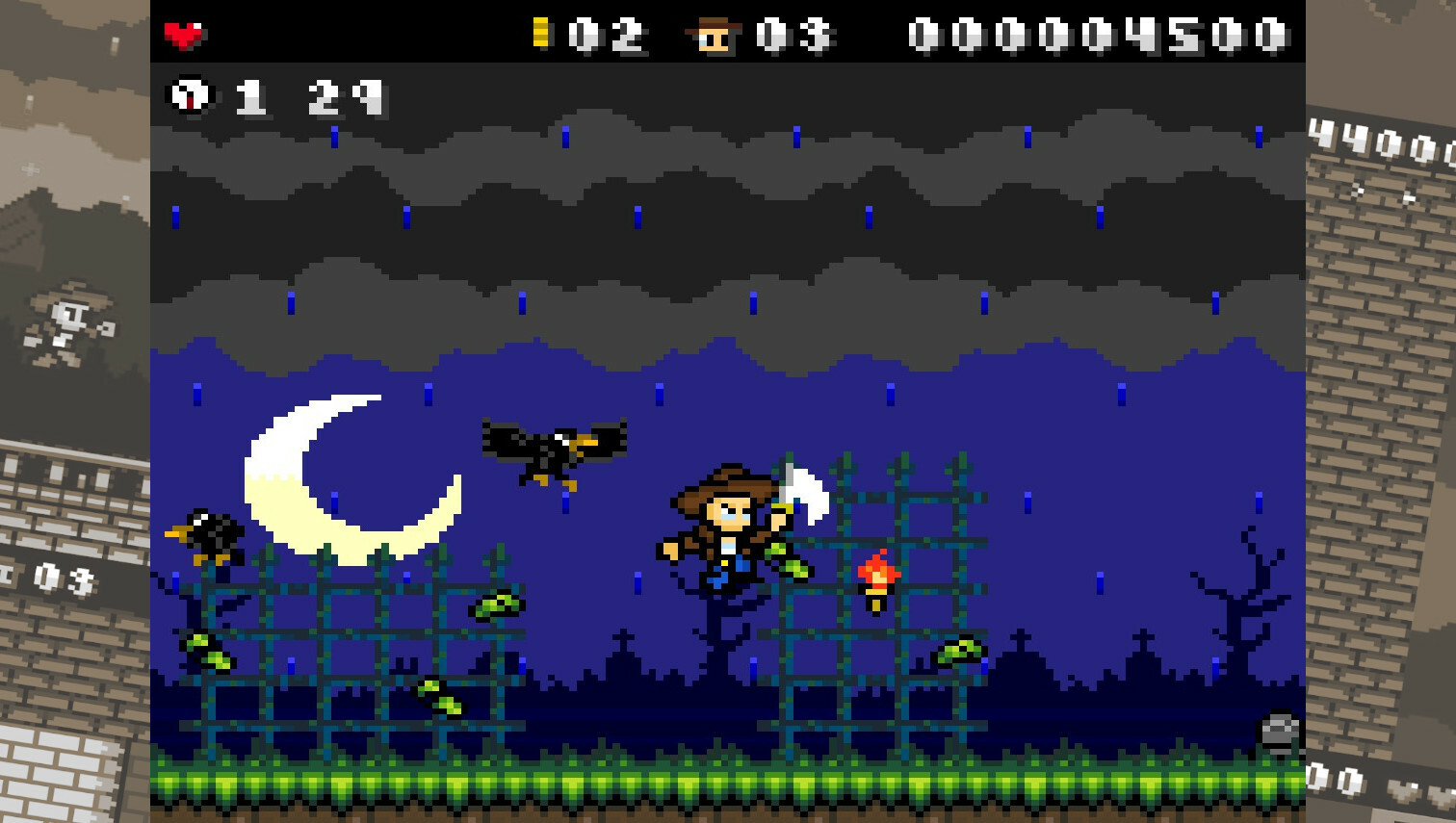Click the flaming torch on the net
This screenshot has height=823, width=1456.
[x=874, y=575]
